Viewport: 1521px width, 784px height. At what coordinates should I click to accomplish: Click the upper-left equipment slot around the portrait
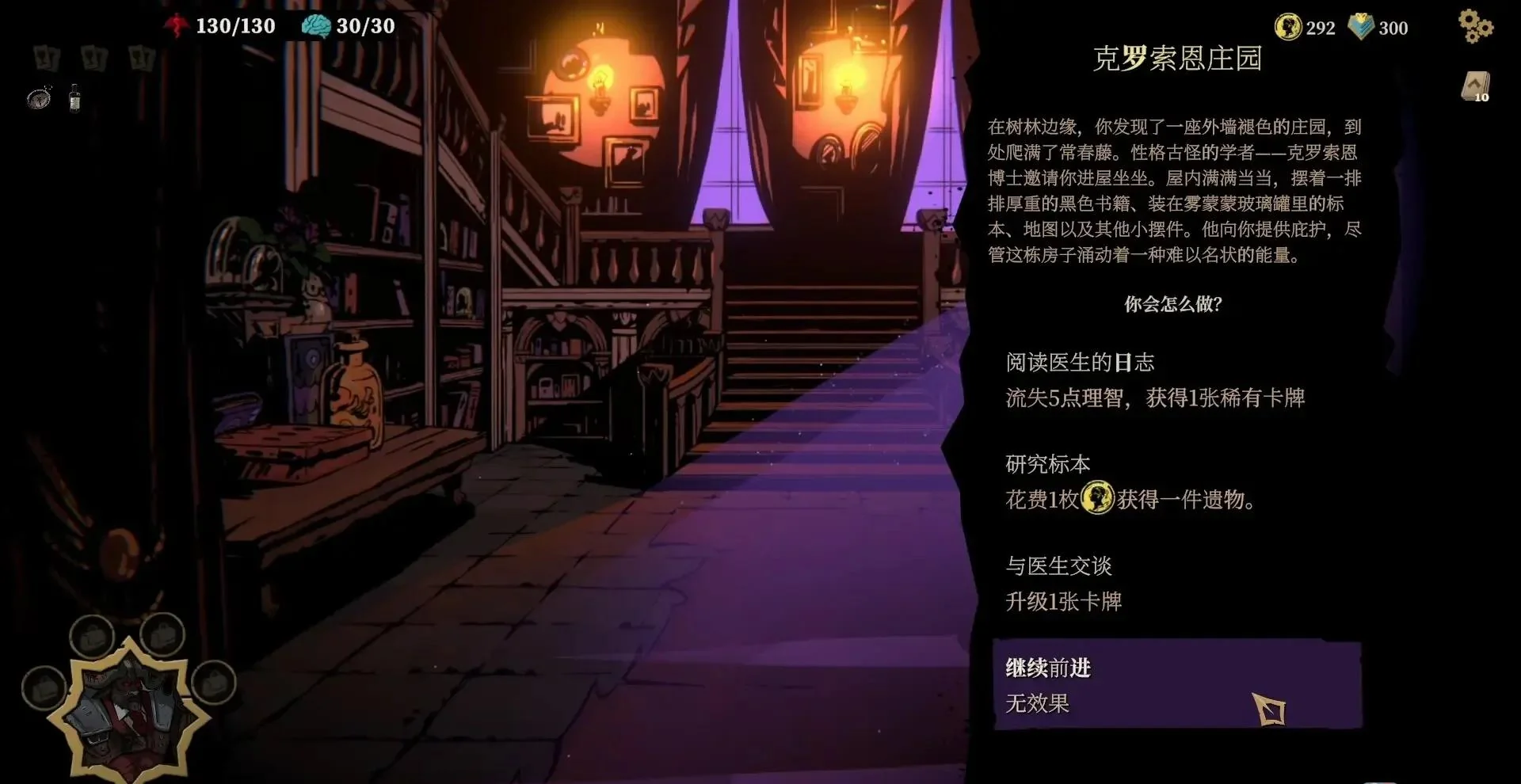(x=91, y=636)
